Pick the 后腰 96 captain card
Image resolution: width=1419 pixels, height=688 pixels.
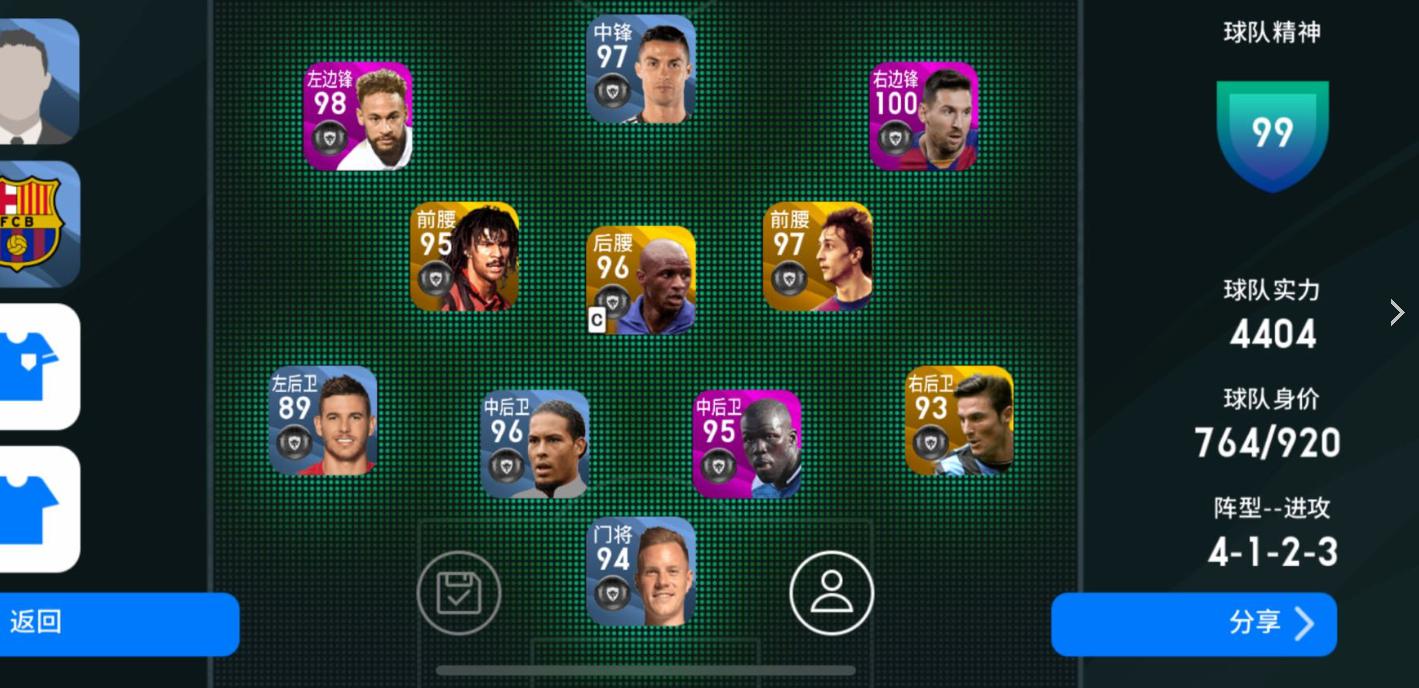click(641, 280)
